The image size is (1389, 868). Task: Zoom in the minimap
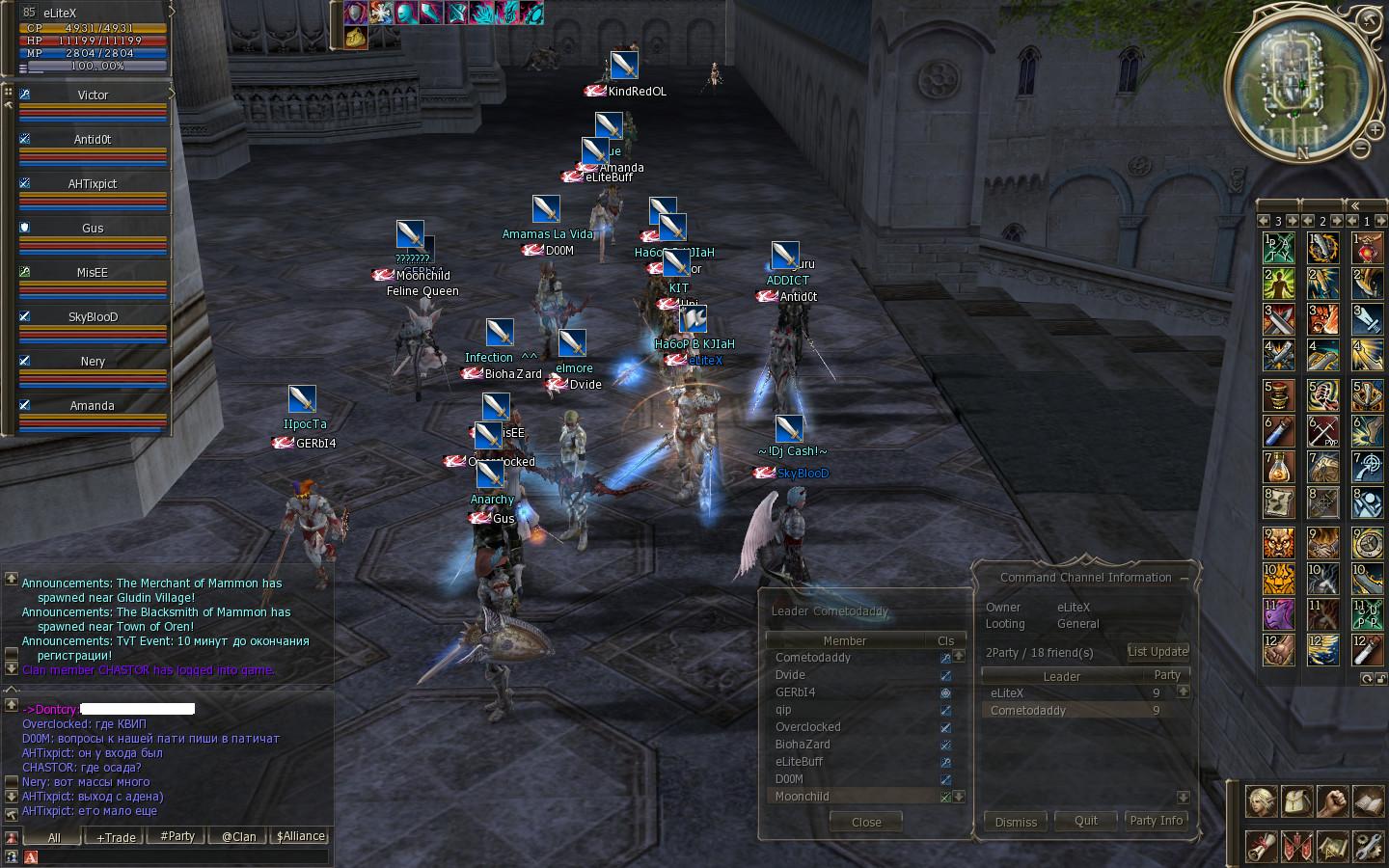pyautogui.click(x=1374, y=128)
